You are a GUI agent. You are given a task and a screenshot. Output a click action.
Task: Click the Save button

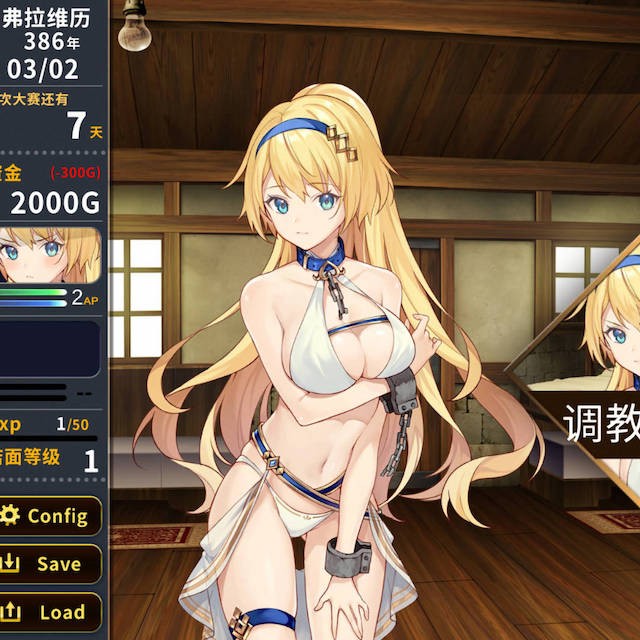50,564
